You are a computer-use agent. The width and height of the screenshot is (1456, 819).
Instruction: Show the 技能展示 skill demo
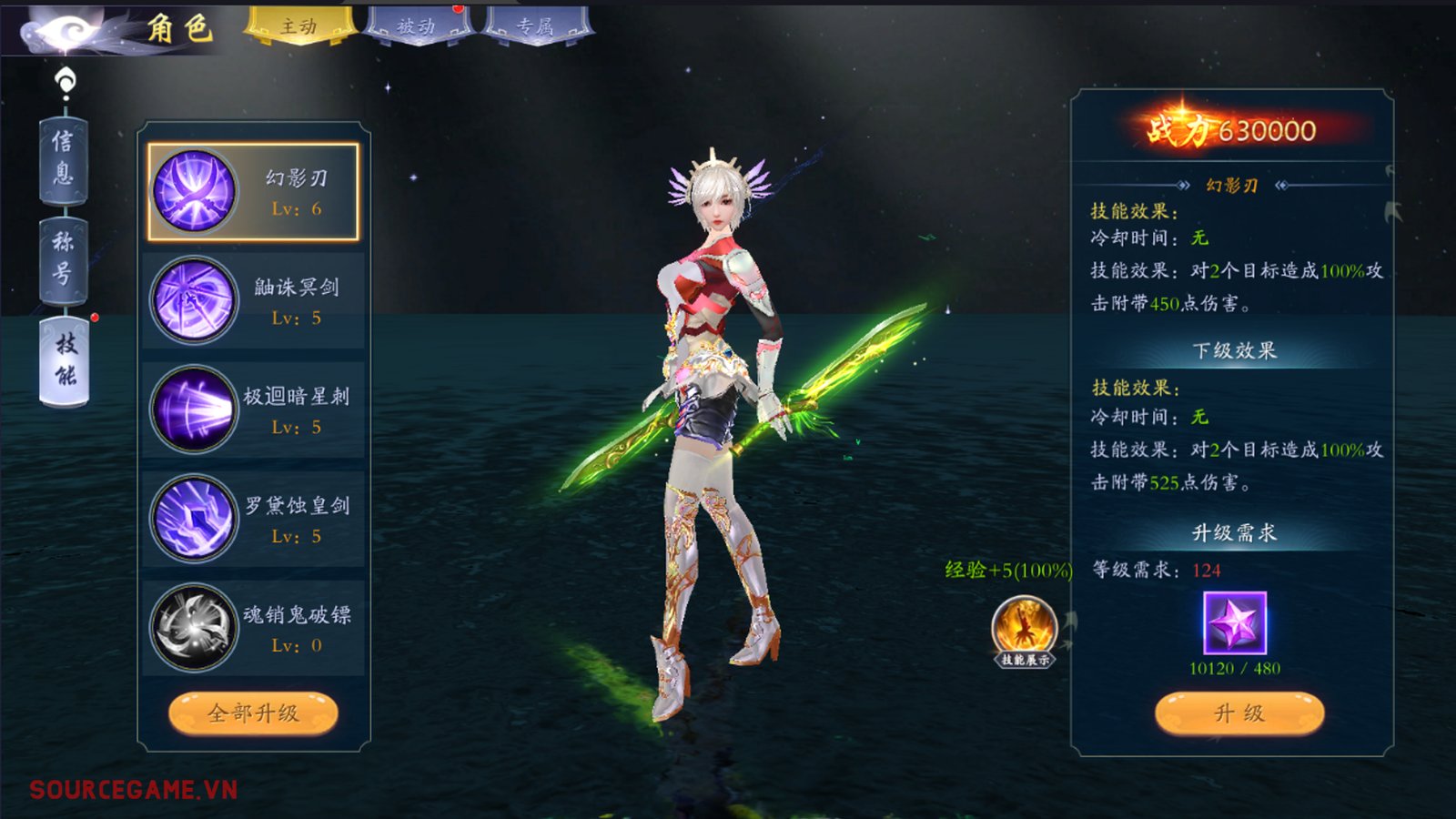[1025, 632]
